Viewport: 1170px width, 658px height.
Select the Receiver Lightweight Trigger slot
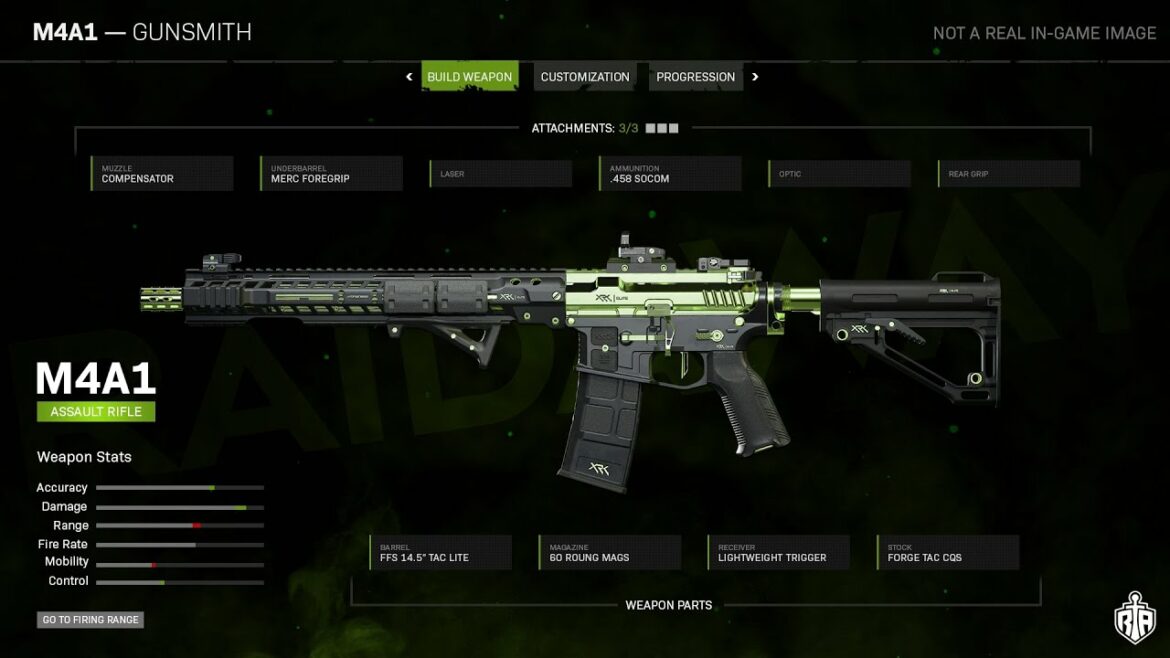point(779,553)
